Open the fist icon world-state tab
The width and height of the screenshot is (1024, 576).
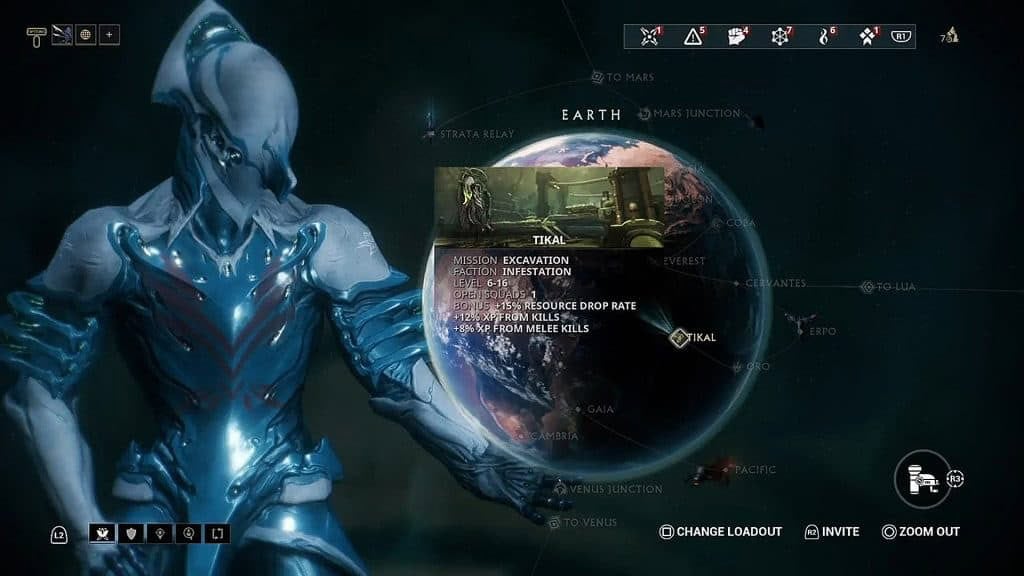pos(737,37)
